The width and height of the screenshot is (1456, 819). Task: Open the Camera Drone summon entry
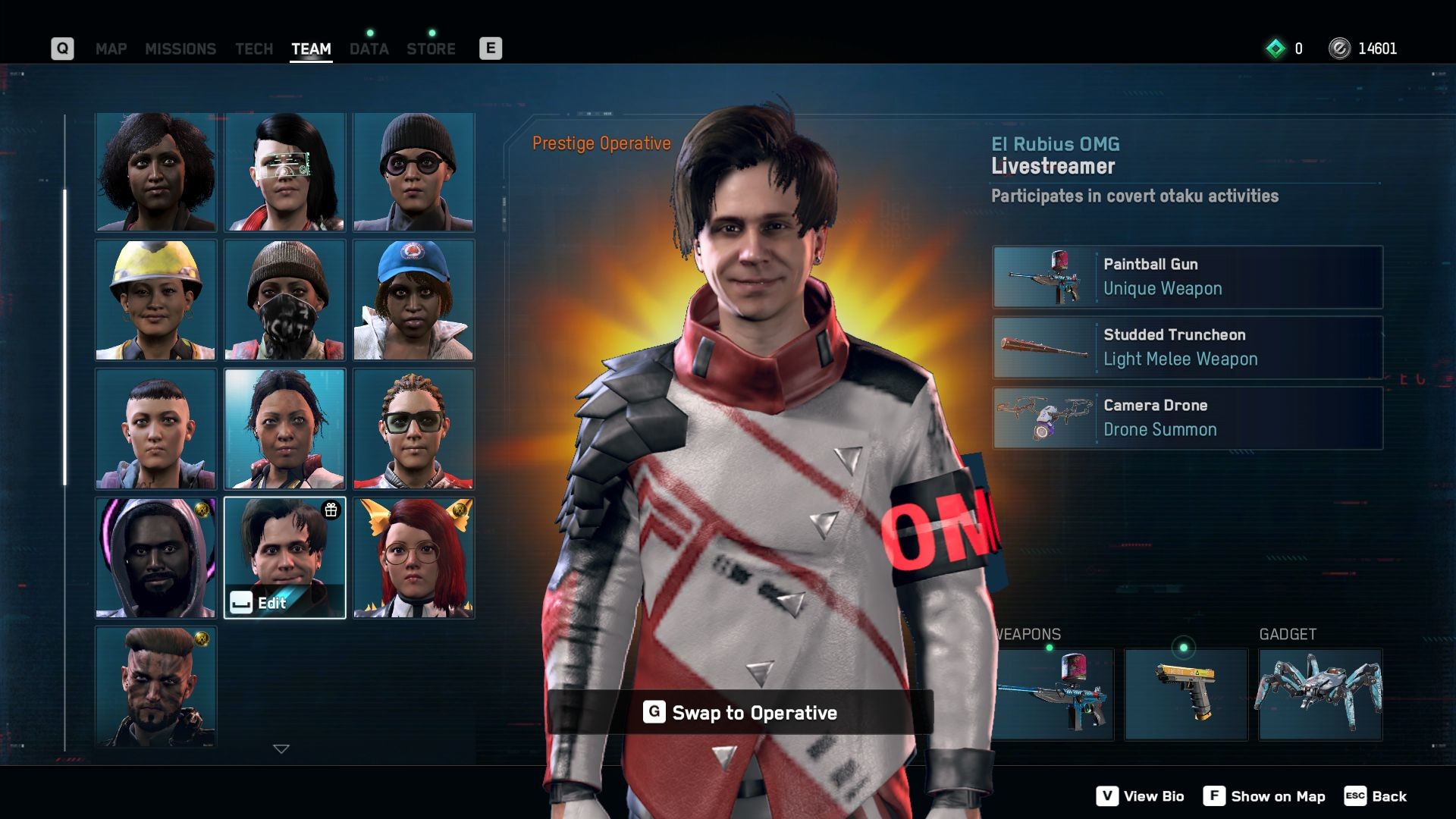point(1187,418)
